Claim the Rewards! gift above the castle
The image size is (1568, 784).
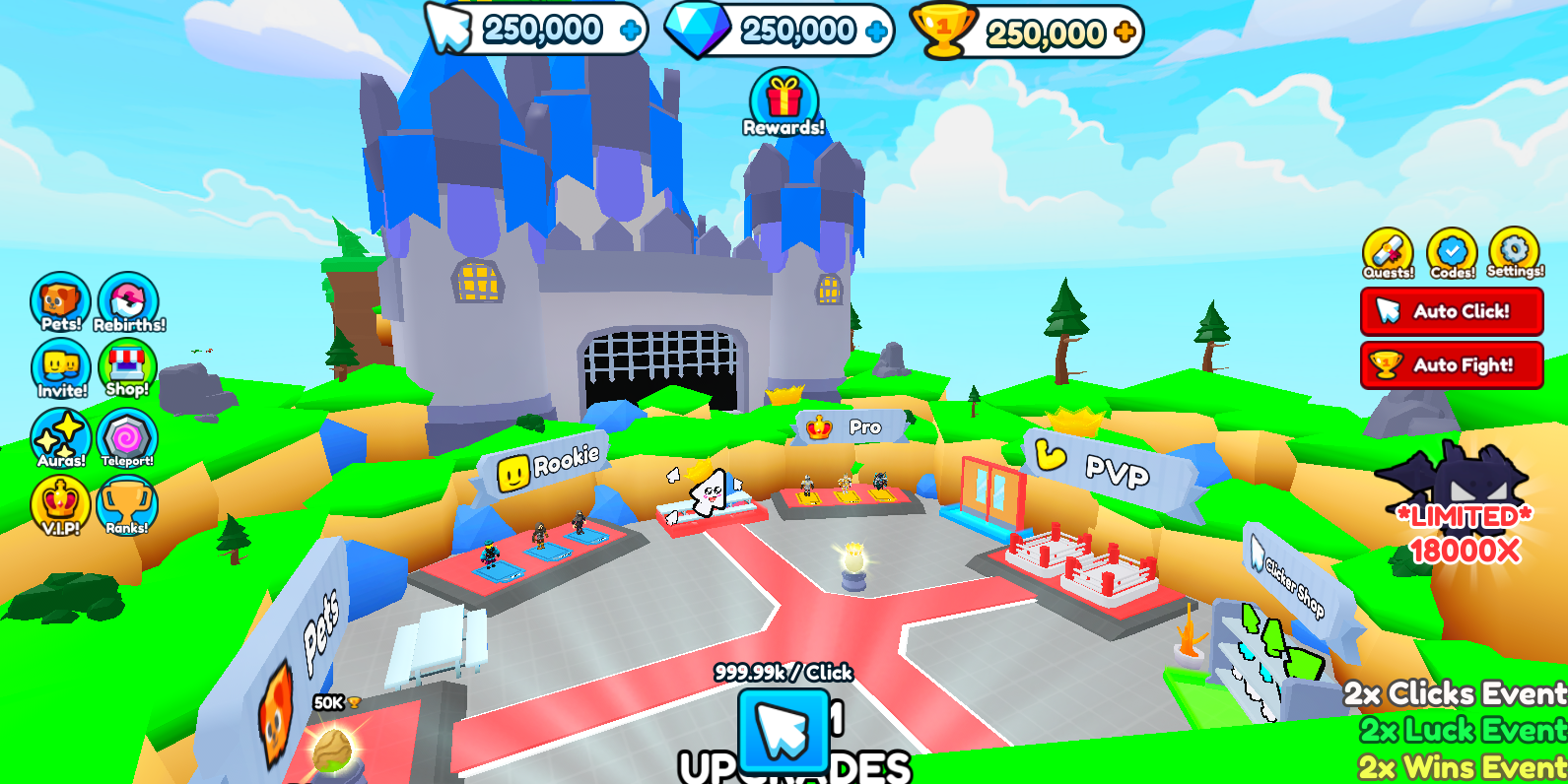784,98
